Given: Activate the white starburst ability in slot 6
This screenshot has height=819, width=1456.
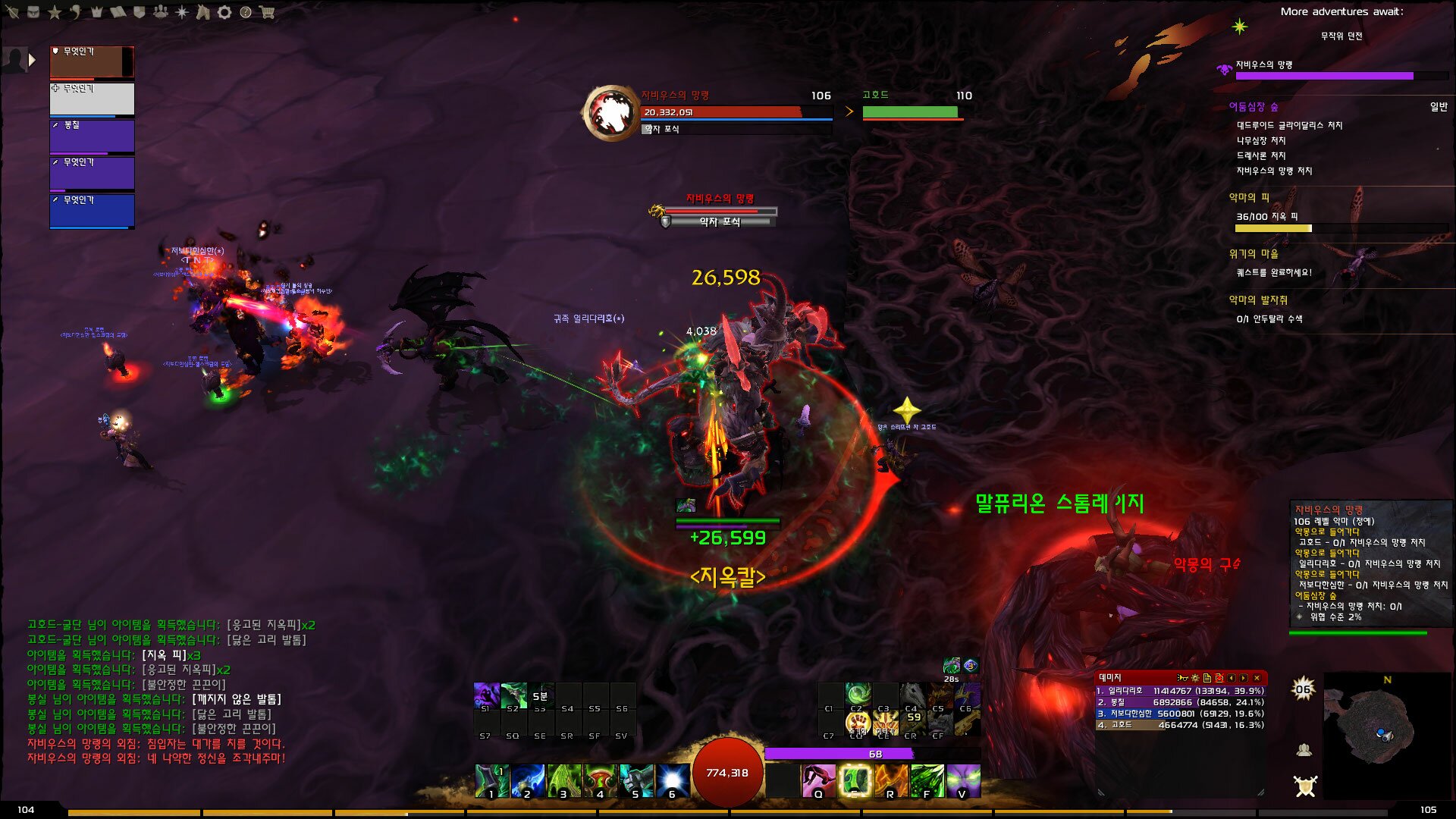Looking at the screenshot, I should [672, 781].
